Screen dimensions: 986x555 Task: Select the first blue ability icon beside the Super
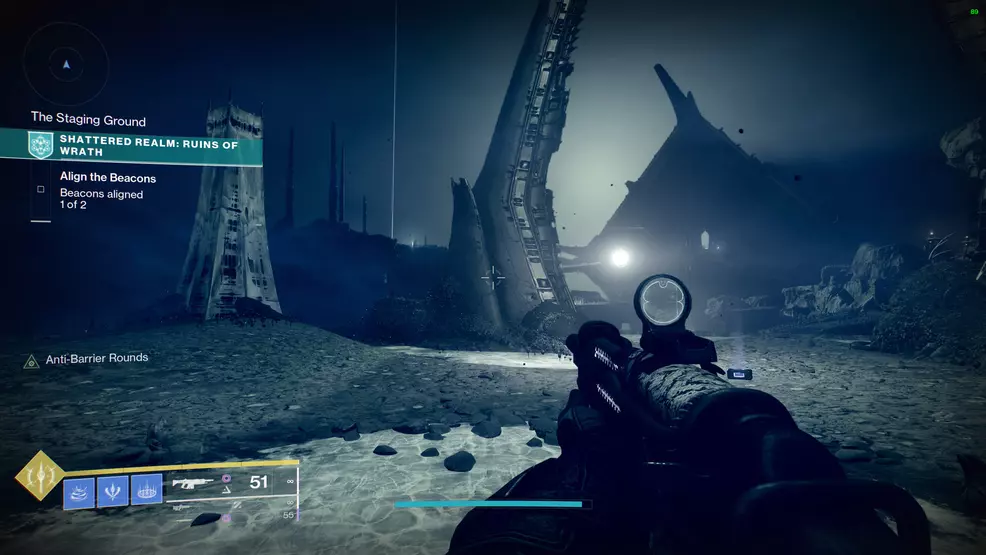coord(79,492)
